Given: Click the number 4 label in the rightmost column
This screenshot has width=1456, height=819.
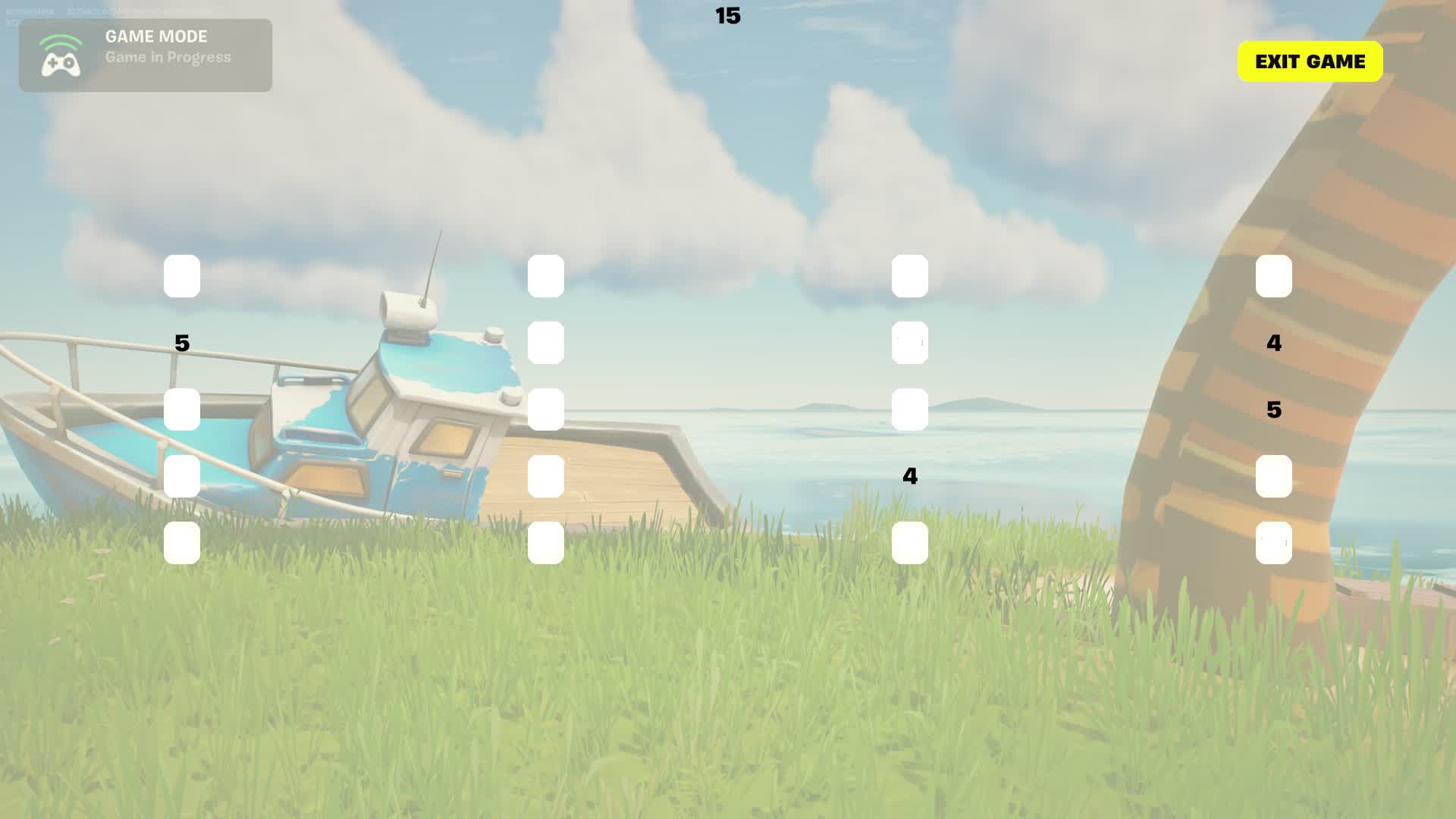Looking at the screenshot, I should (x=1273, y=343).
